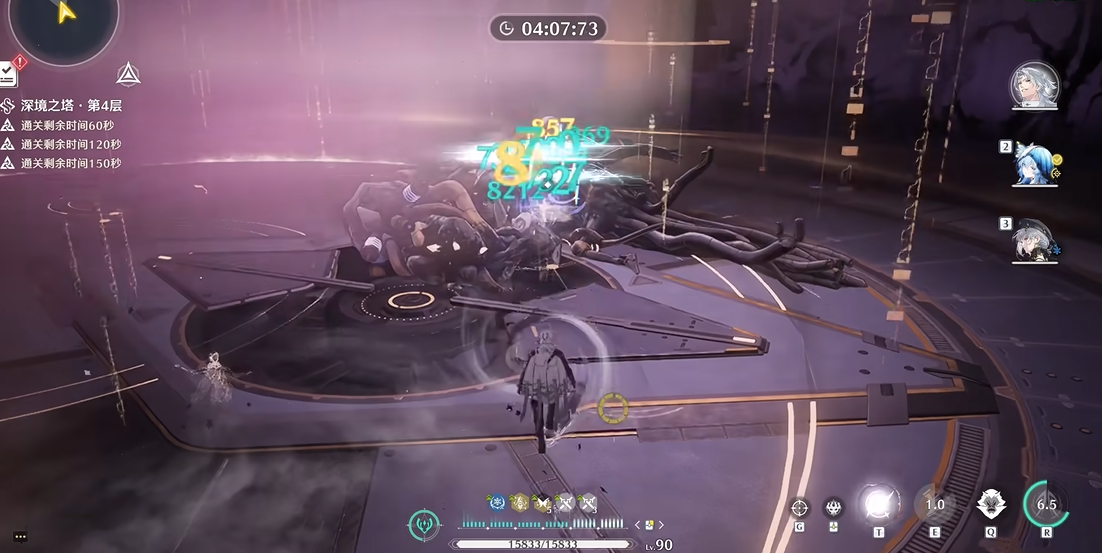Activate the glowing white orb skill
The width and height of the screenshot is (1102, 553).
coord(879,504)
